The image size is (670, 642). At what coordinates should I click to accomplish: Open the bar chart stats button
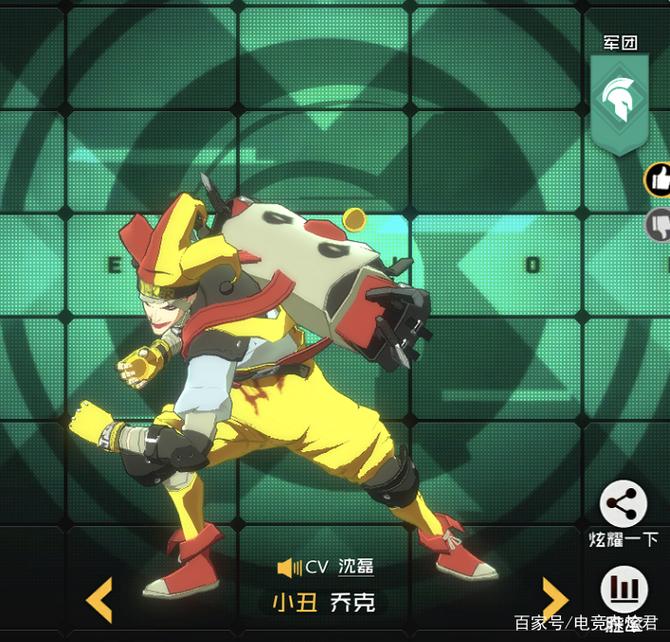[x=623, y=590]
